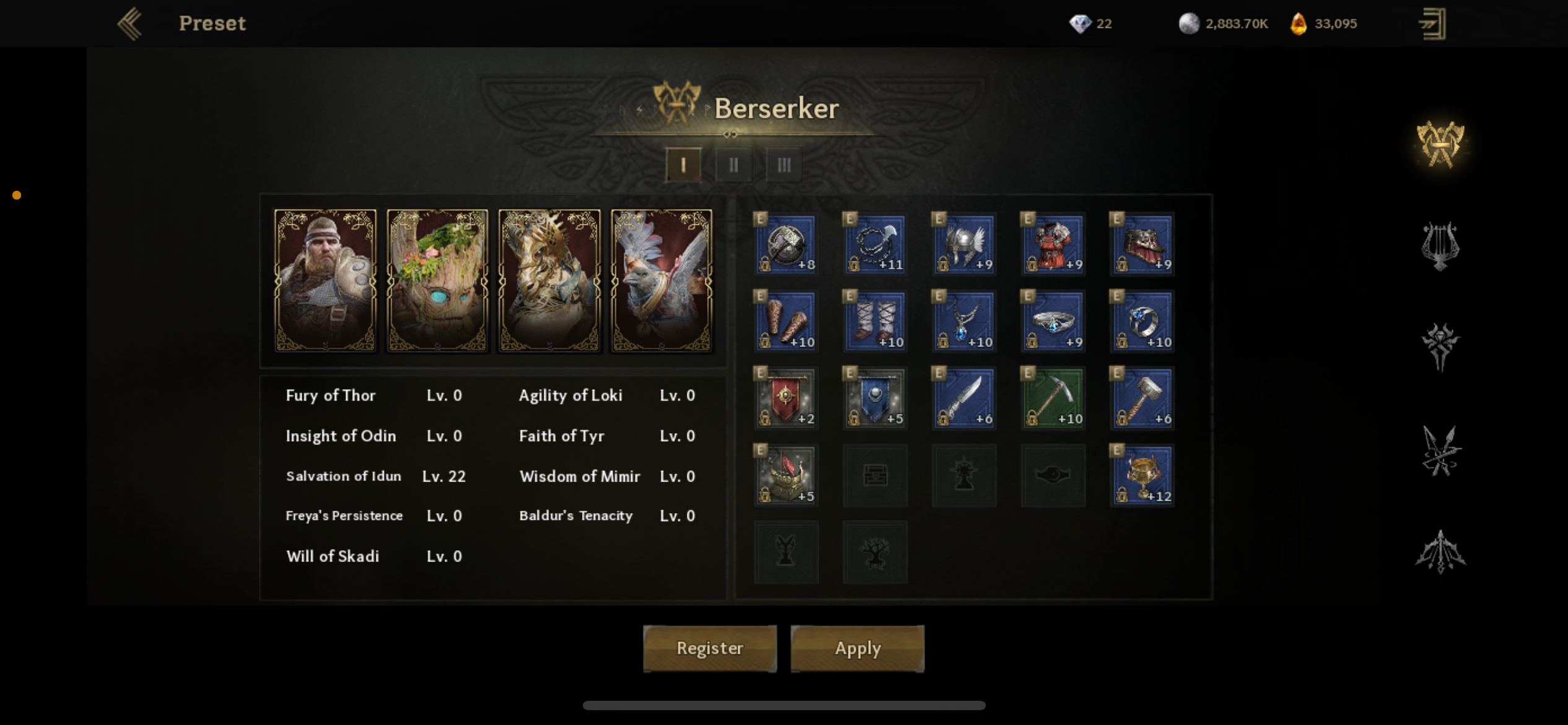The width and height of the screenshot is (1568, 725).
Task: Open the side menu exit icon
Action: pyautogui.click(x=1432, y=24)
